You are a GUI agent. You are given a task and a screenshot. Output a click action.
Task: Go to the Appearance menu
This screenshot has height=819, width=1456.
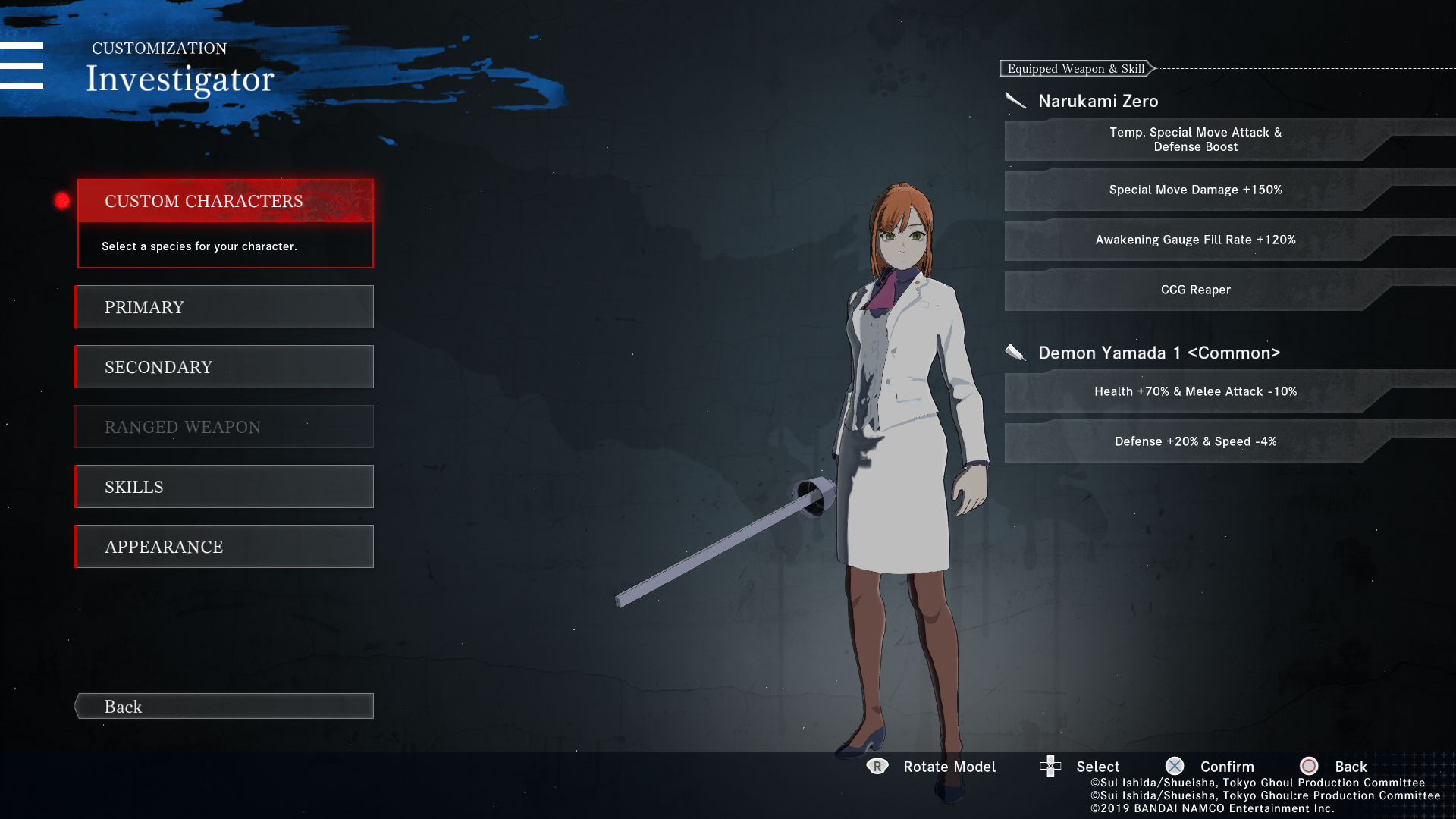[x=225, y=547]
